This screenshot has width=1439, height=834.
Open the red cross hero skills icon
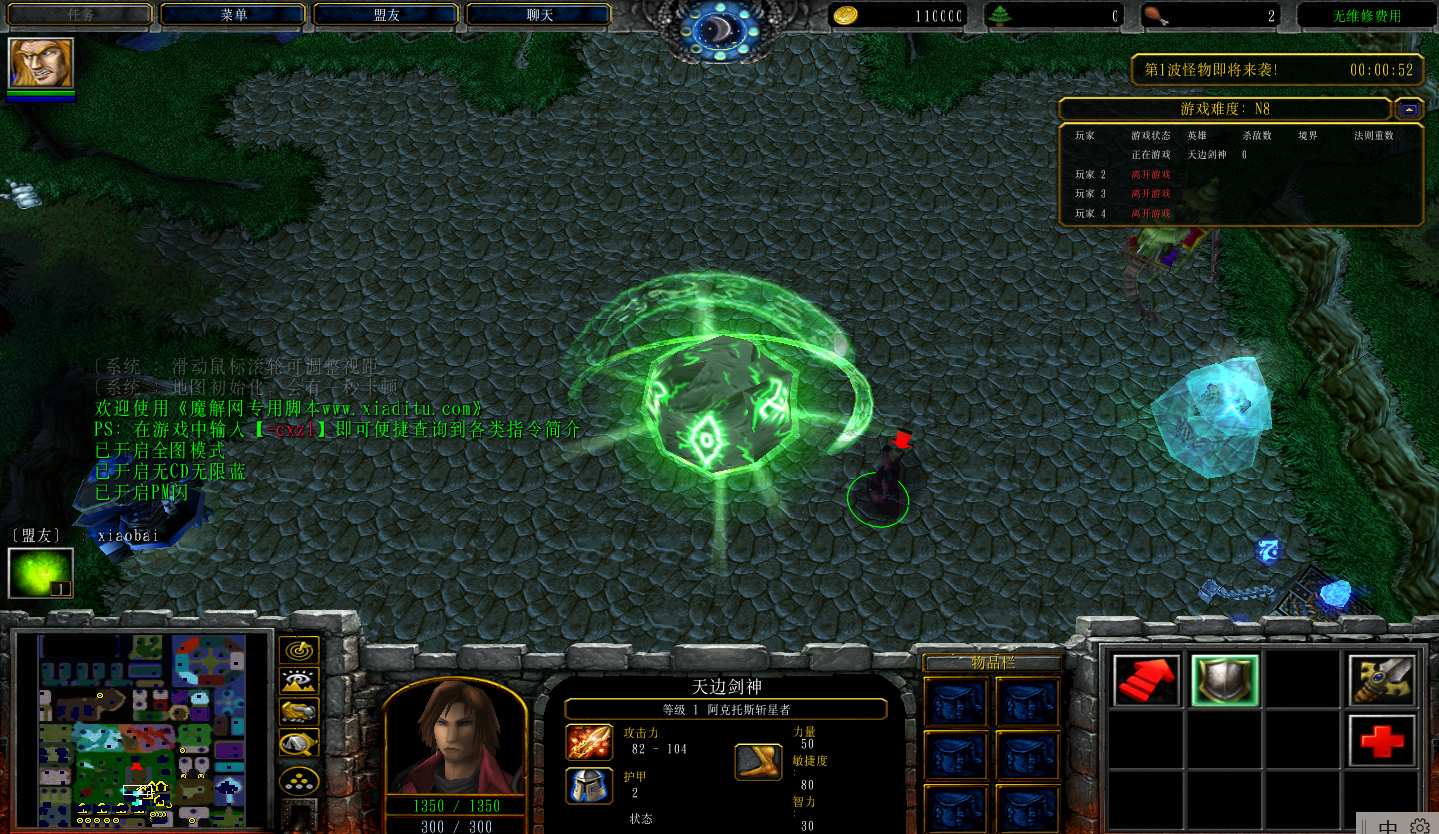pos(1382,741)
